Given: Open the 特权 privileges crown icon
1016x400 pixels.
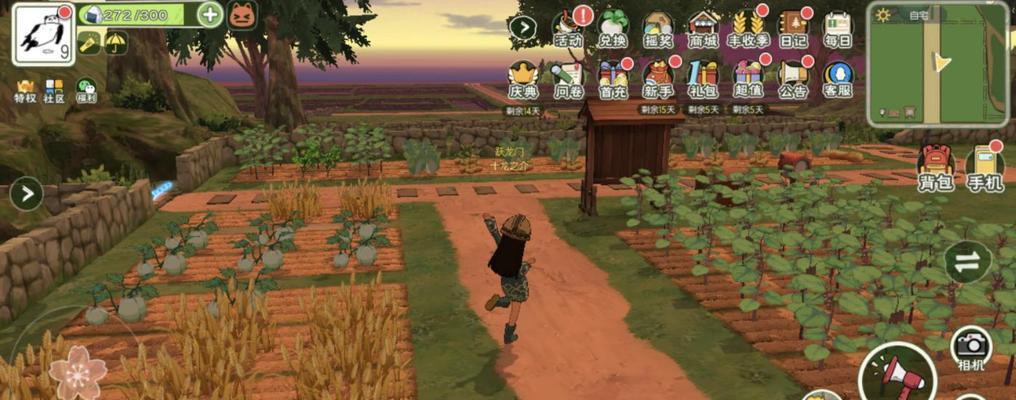Looking at the screenshot, I should tap(25, 91).
